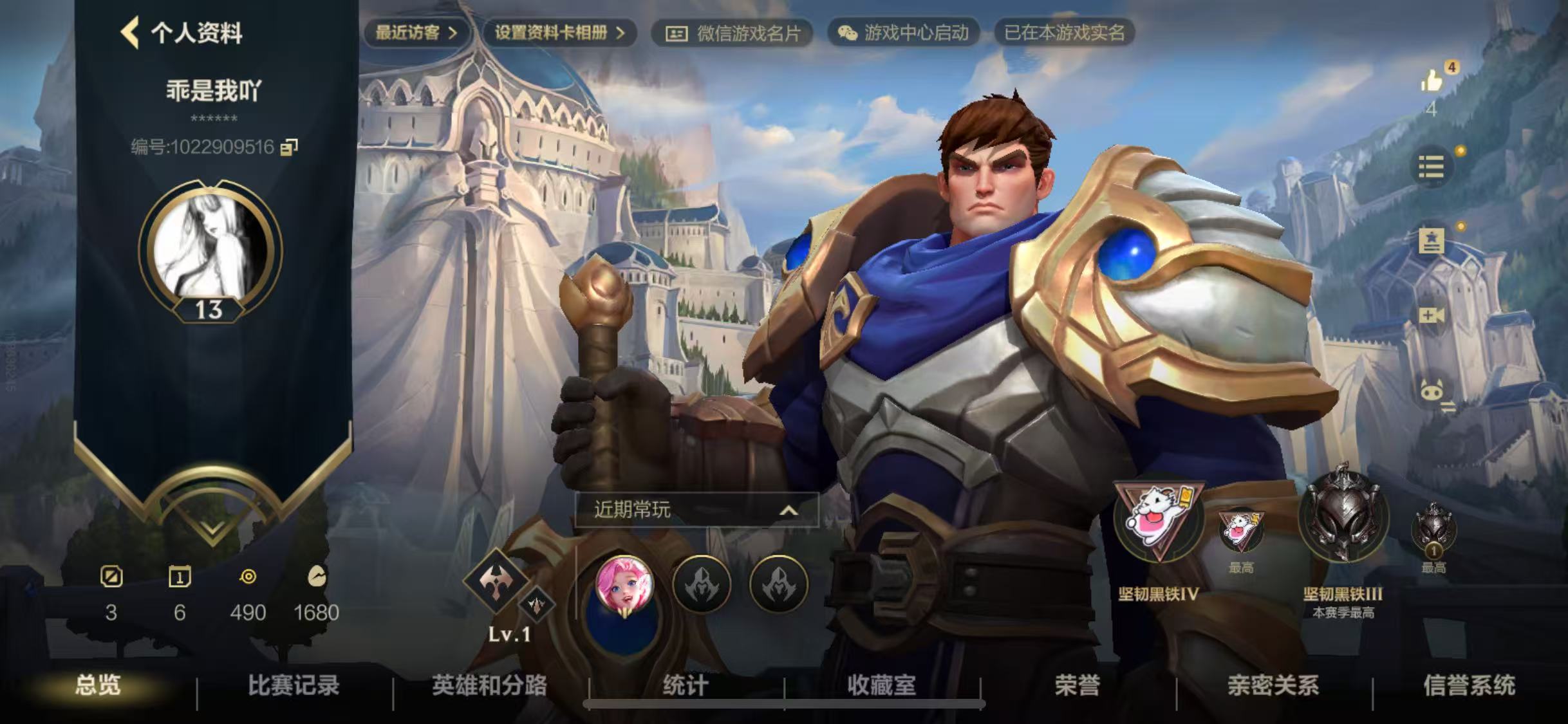Open the 微信游戏名片 card
1568x724 pixels.
click(733, 33)
